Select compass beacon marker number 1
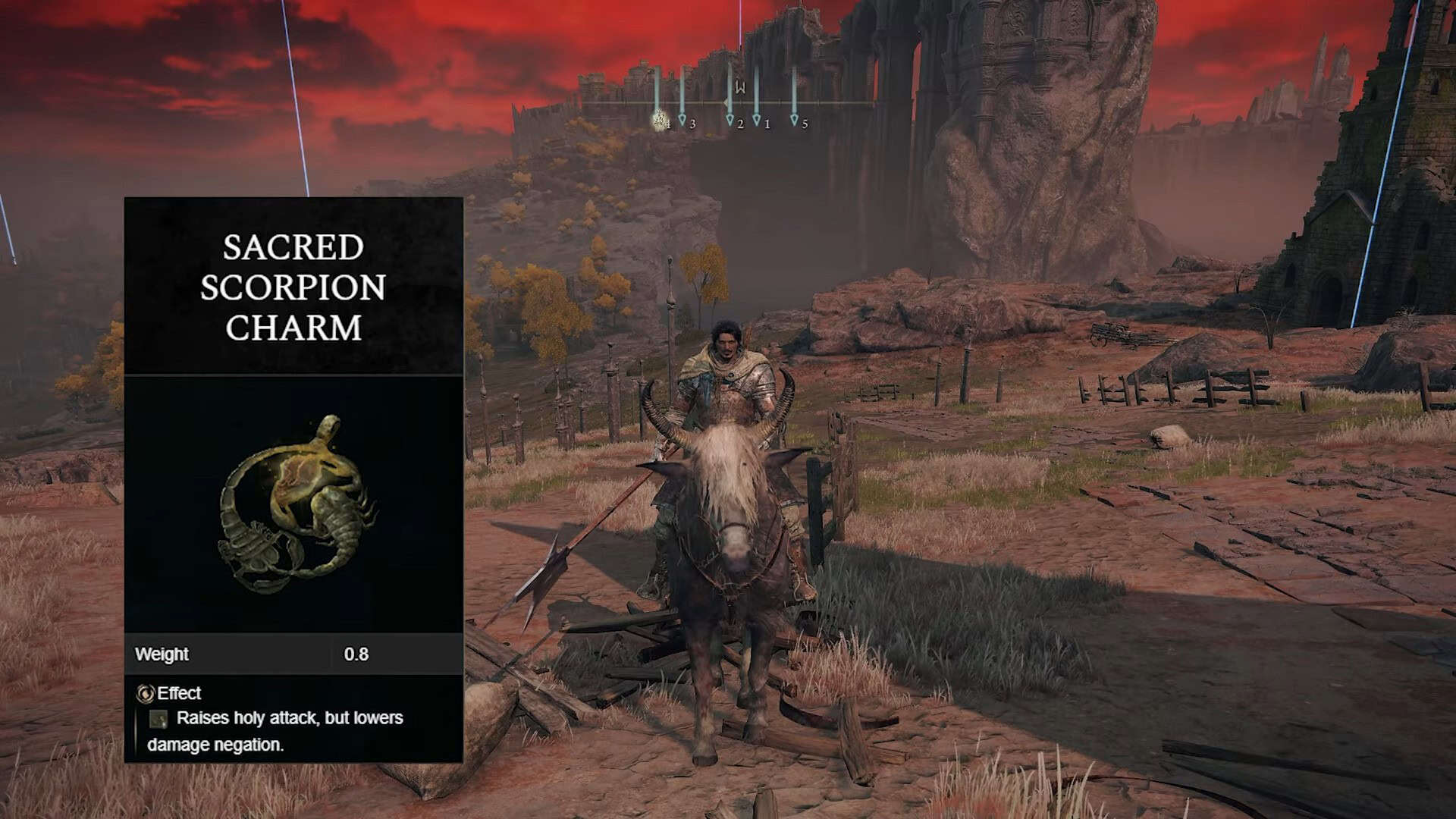The height and width of the screenshot is (819, 1456). [x=757, y=120]
